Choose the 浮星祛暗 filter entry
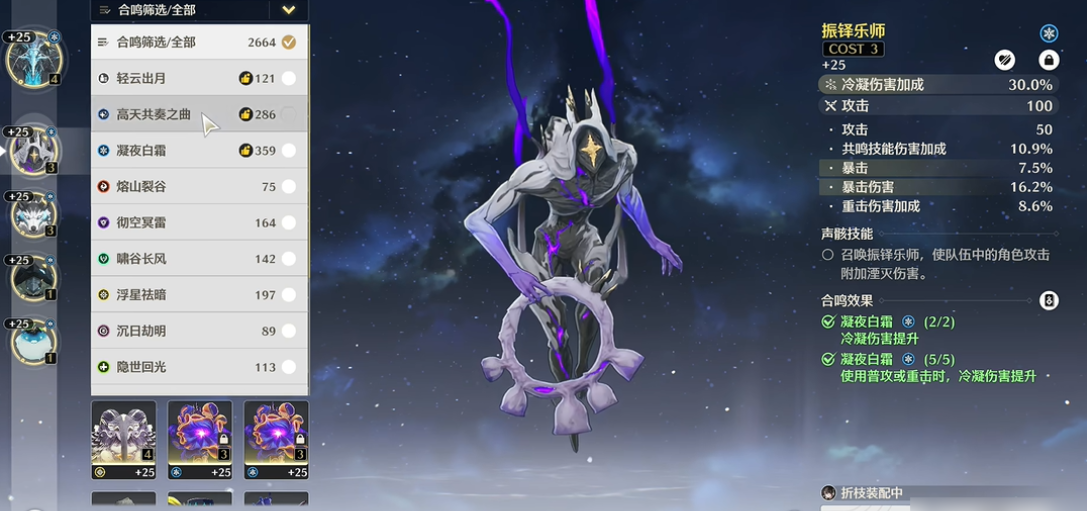This screenshot has width=1087, height=511. (199, 295)
